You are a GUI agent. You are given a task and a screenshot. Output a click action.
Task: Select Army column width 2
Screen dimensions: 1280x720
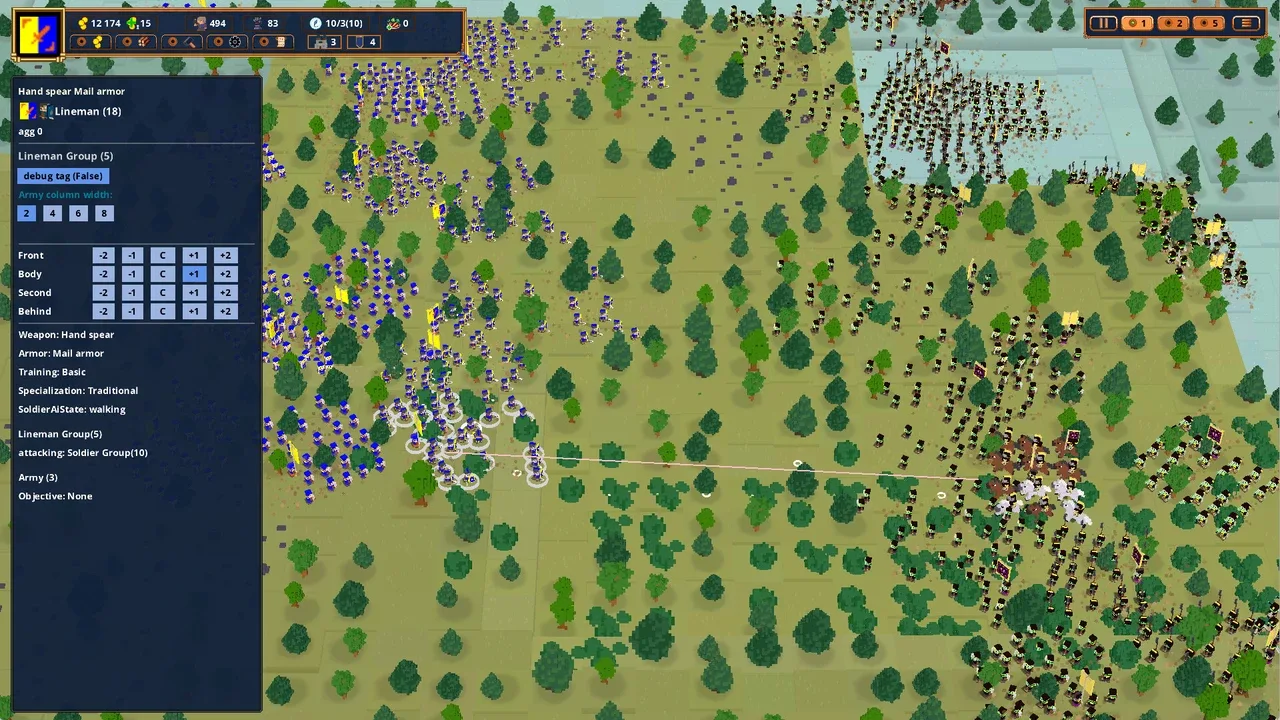click(27, 213)
